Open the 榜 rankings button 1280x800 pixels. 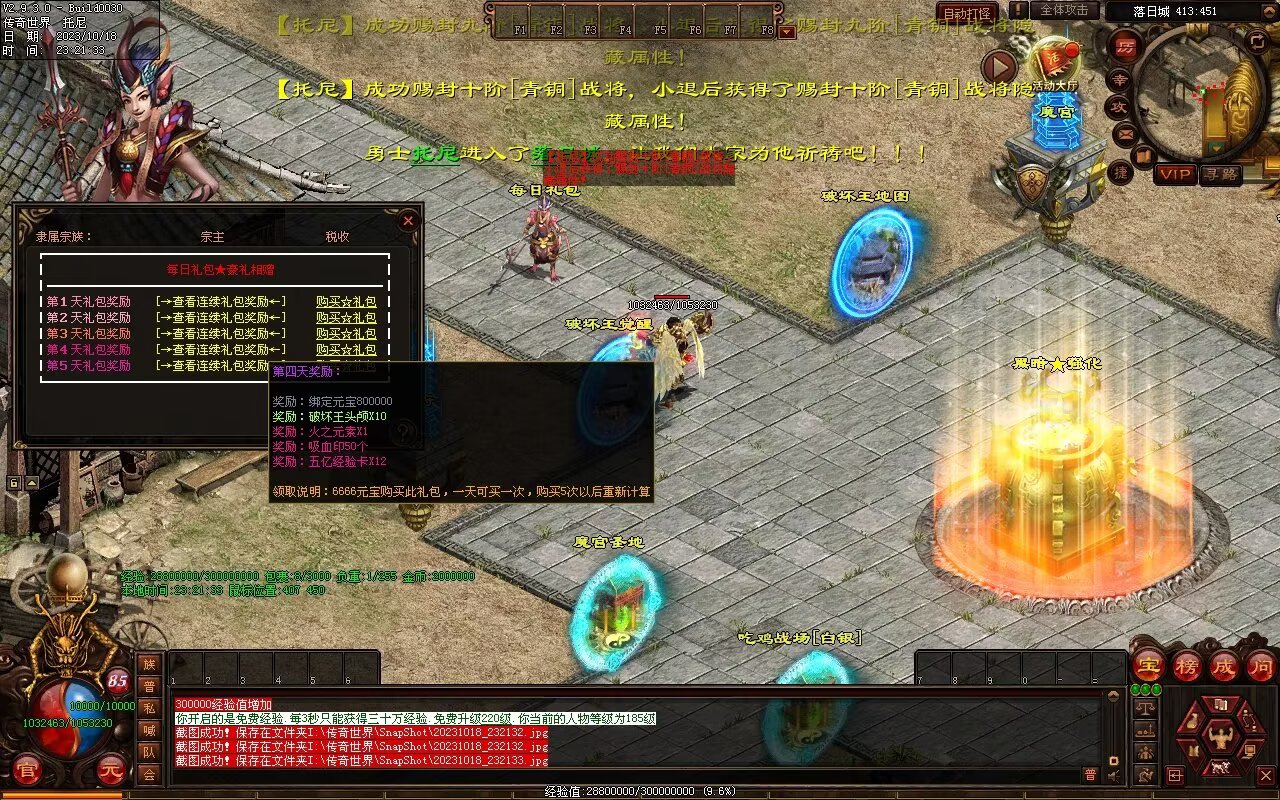point(1186,667)
